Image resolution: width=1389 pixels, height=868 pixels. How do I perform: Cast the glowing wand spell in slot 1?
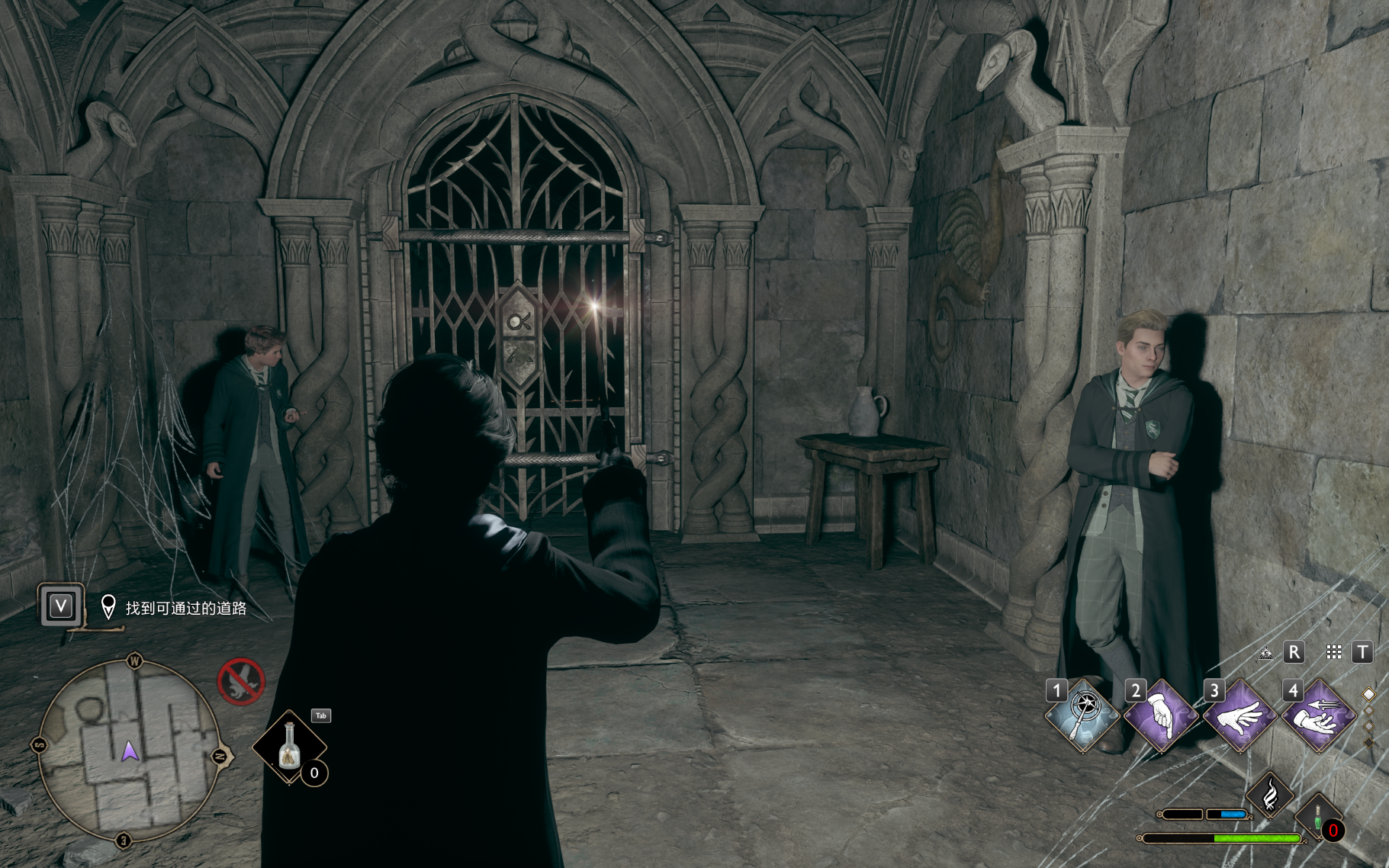tap(1082, 716)
